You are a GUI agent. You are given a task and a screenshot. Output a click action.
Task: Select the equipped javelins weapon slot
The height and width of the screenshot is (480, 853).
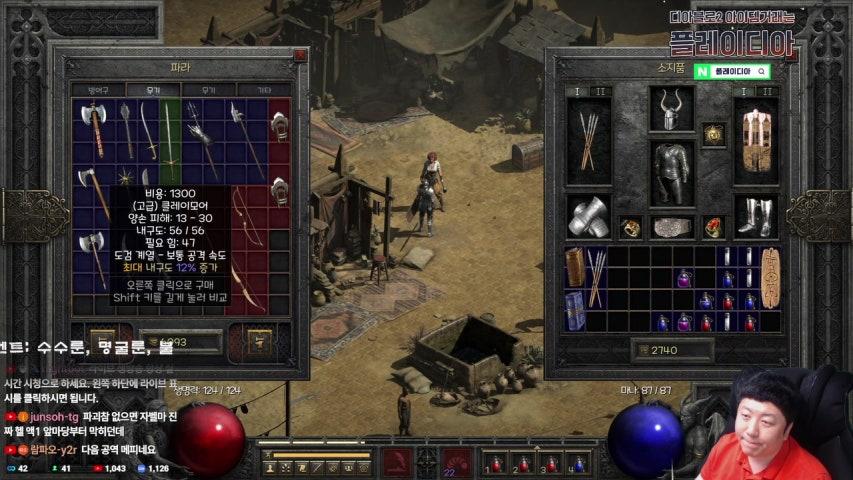[589, 142]
